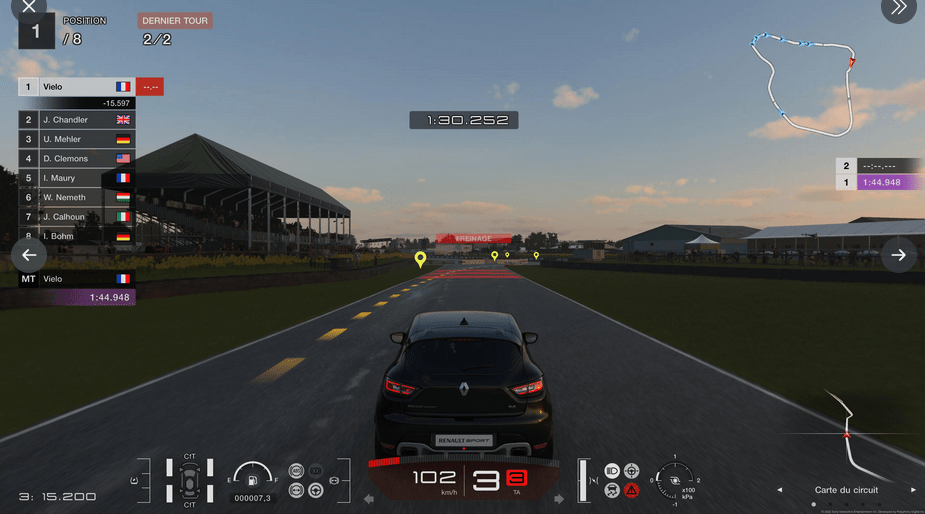This screenshot has height=514, width=925.
Task: Close the replay overlay with the X button
Action: [28, 7]
